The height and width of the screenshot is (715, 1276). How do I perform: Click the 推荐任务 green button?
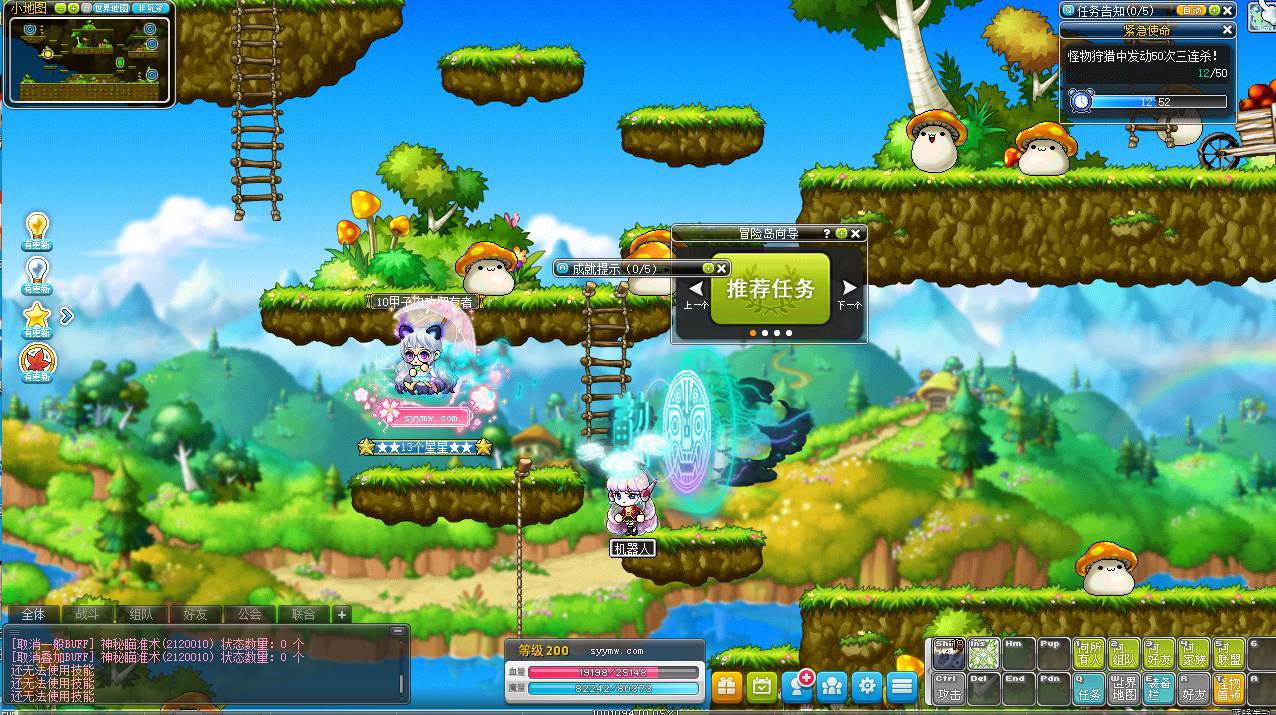coord(770,289)
